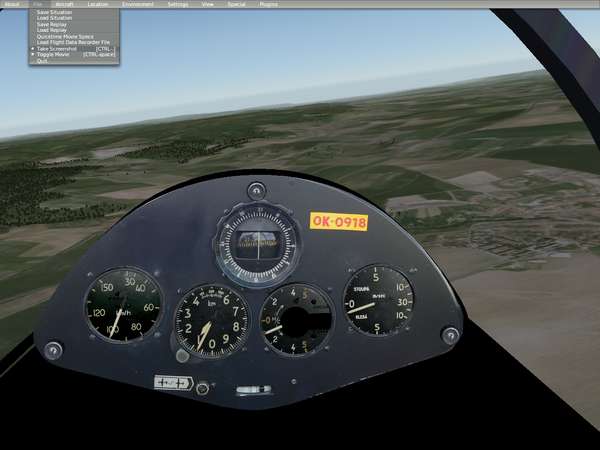Open the Special menu

(236, 4)
